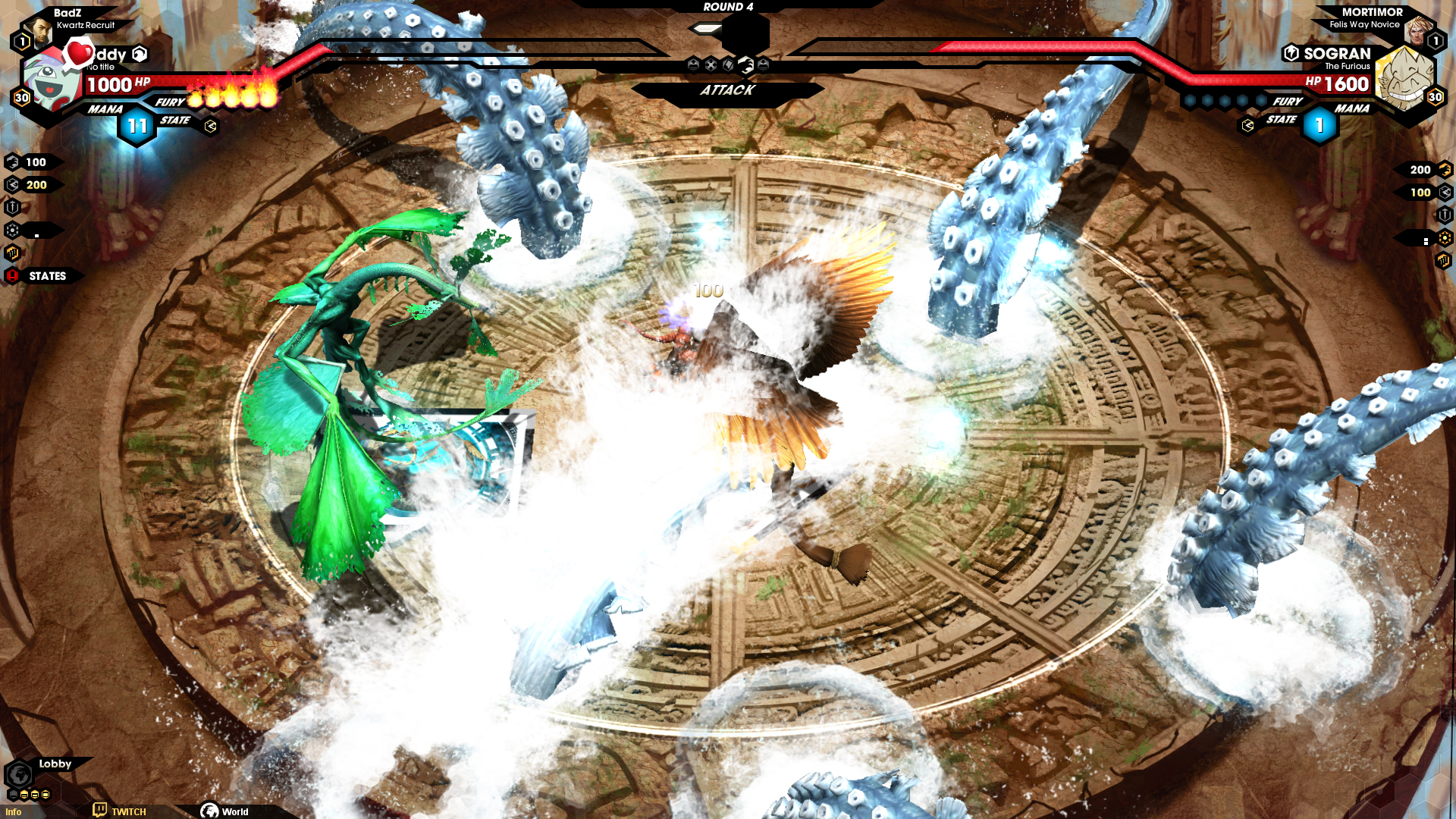Screen dimensions: 1456x819
Task: Click the sword shield defense icon on the left
Action: 12,207
